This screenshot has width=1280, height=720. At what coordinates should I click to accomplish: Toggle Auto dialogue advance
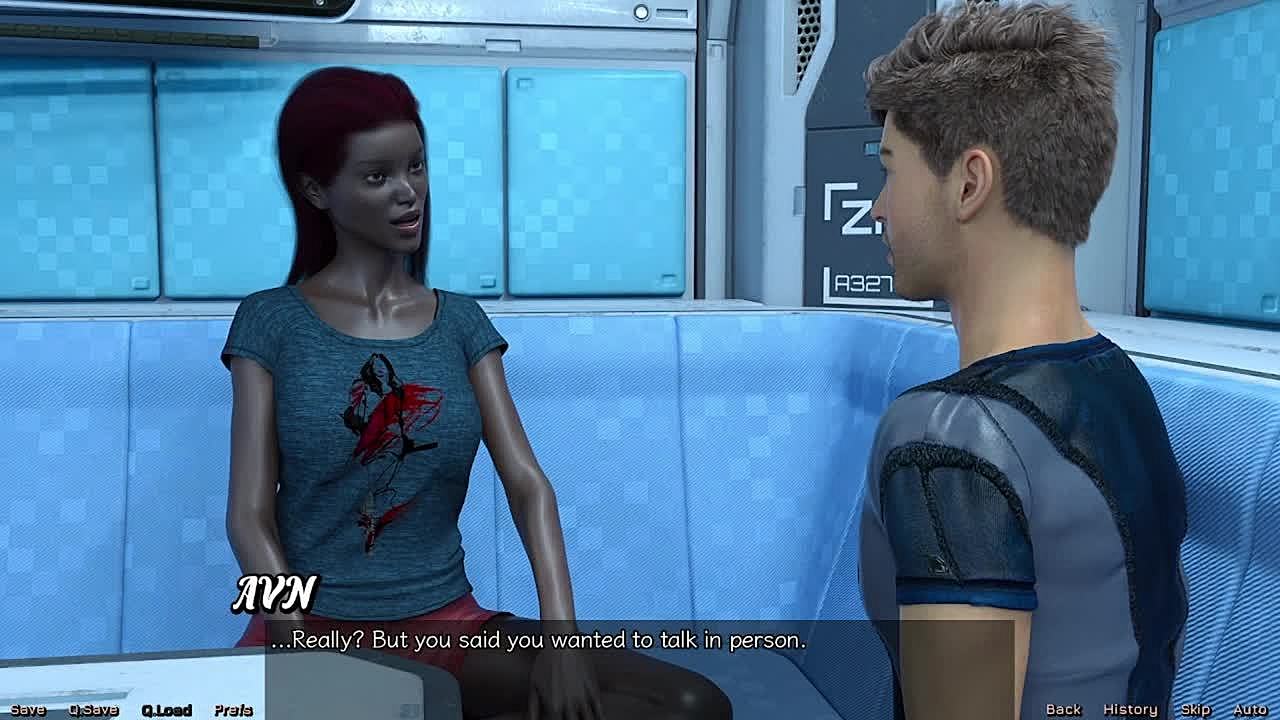[x=1250, y=709]
